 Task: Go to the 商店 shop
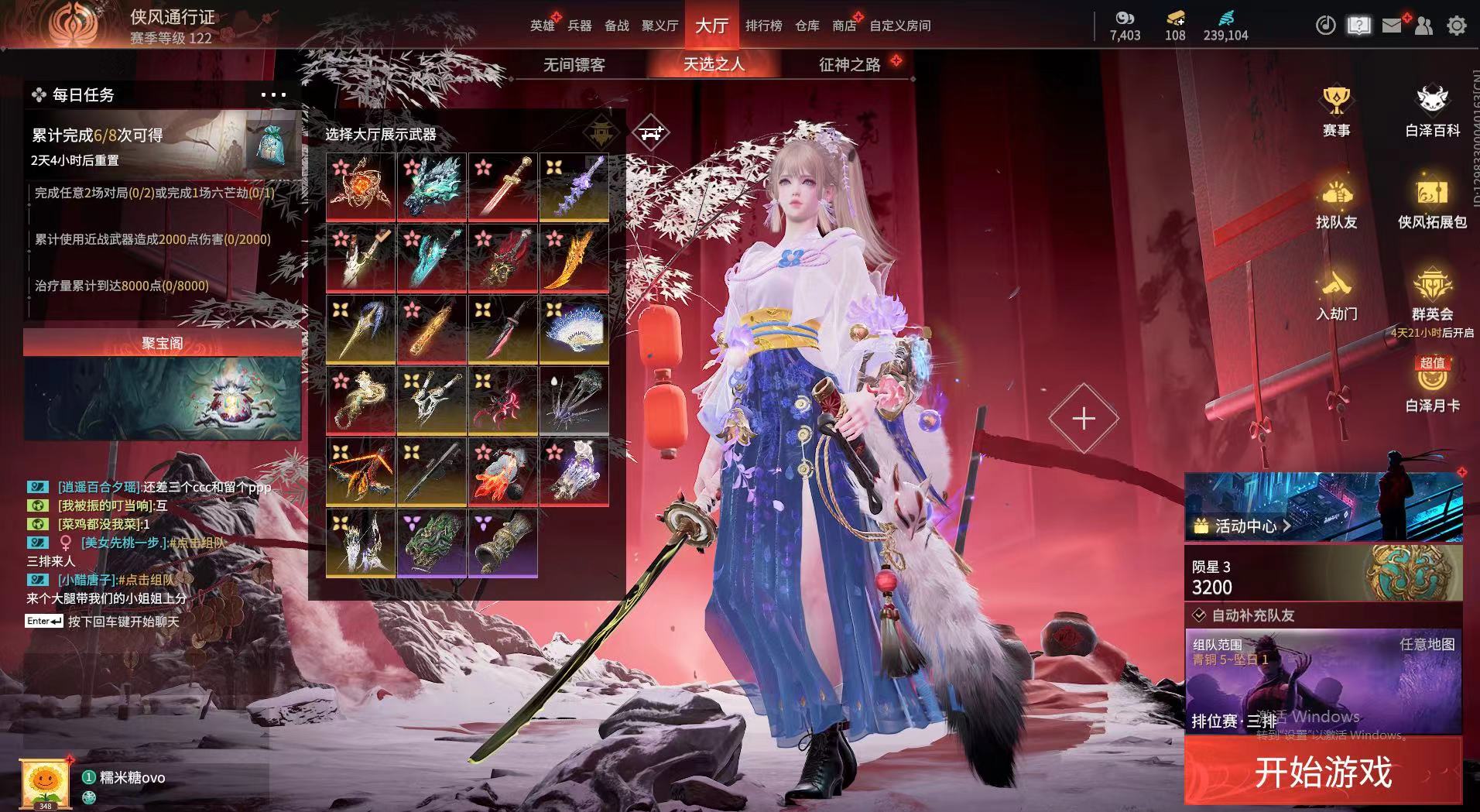(844, 26)
